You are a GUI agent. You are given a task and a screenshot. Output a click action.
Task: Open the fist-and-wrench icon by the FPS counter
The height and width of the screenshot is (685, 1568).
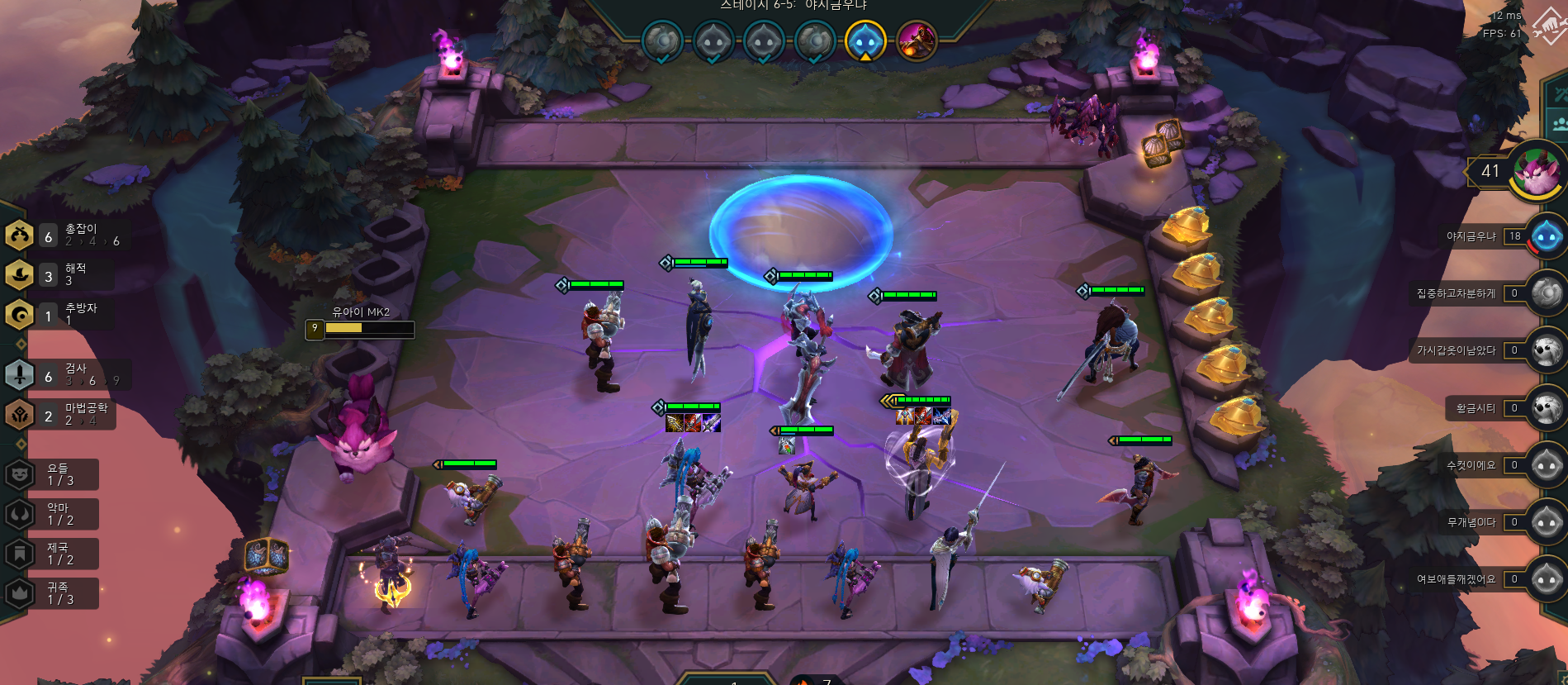[1547, 29]
